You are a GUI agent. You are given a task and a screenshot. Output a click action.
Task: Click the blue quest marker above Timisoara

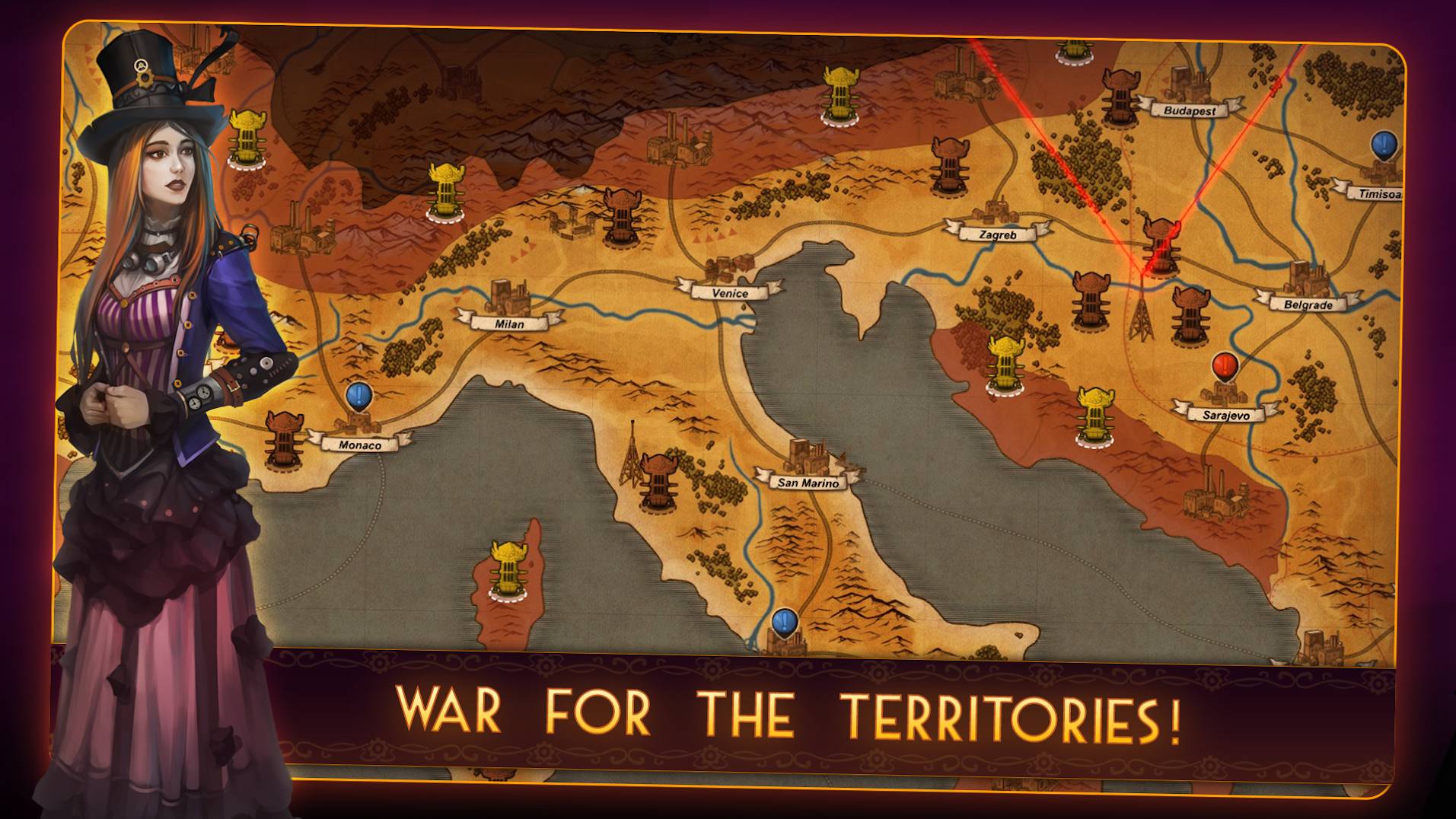coord(1384,145)
